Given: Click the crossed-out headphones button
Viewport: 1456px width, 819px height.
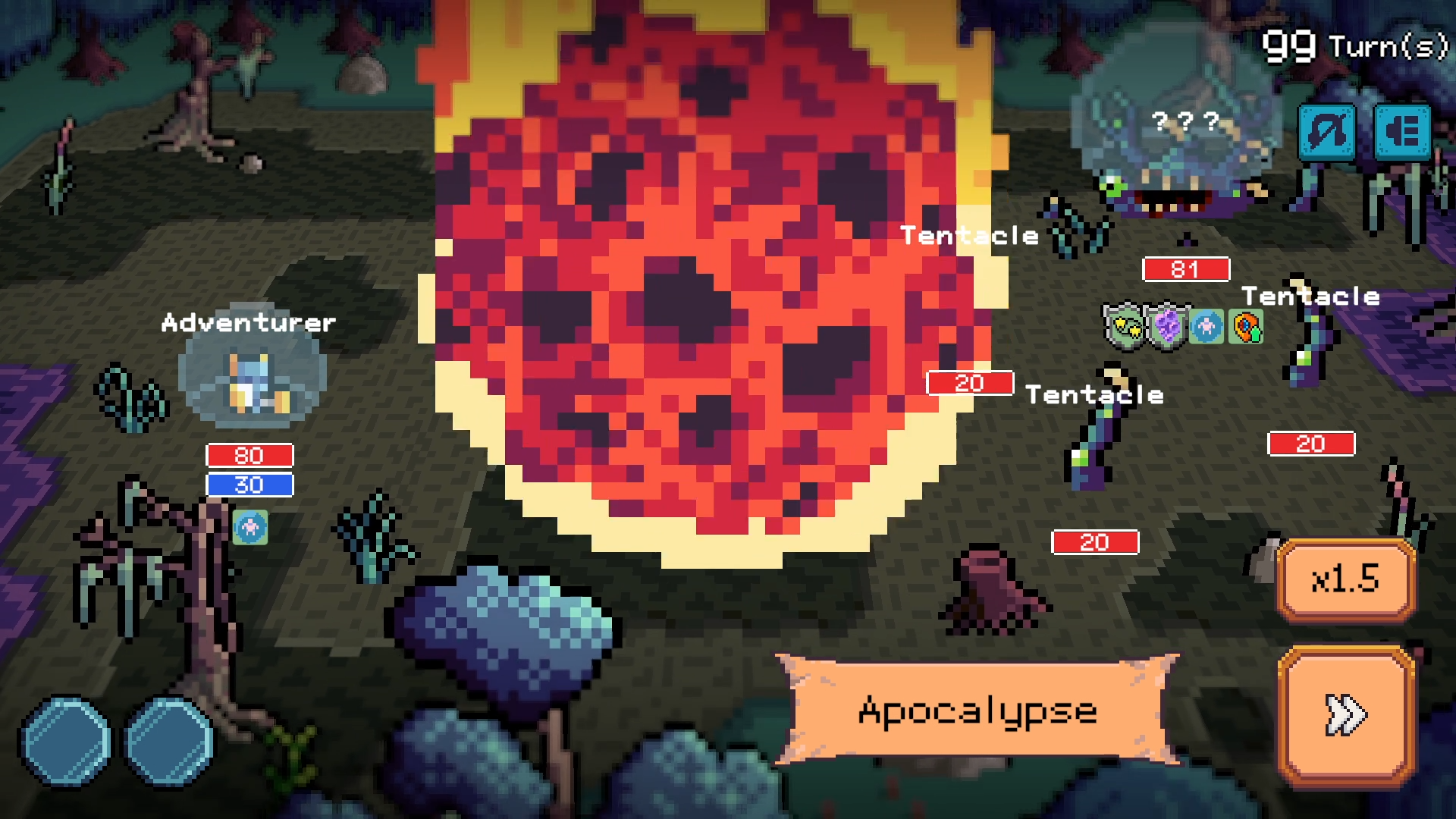Looking at the screenshot, I should coord(1327,132).
